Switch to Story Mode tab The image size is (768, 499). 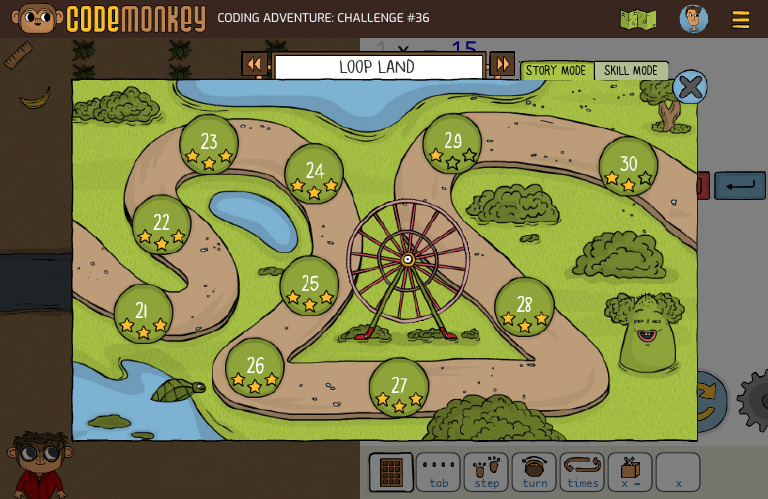556,71
